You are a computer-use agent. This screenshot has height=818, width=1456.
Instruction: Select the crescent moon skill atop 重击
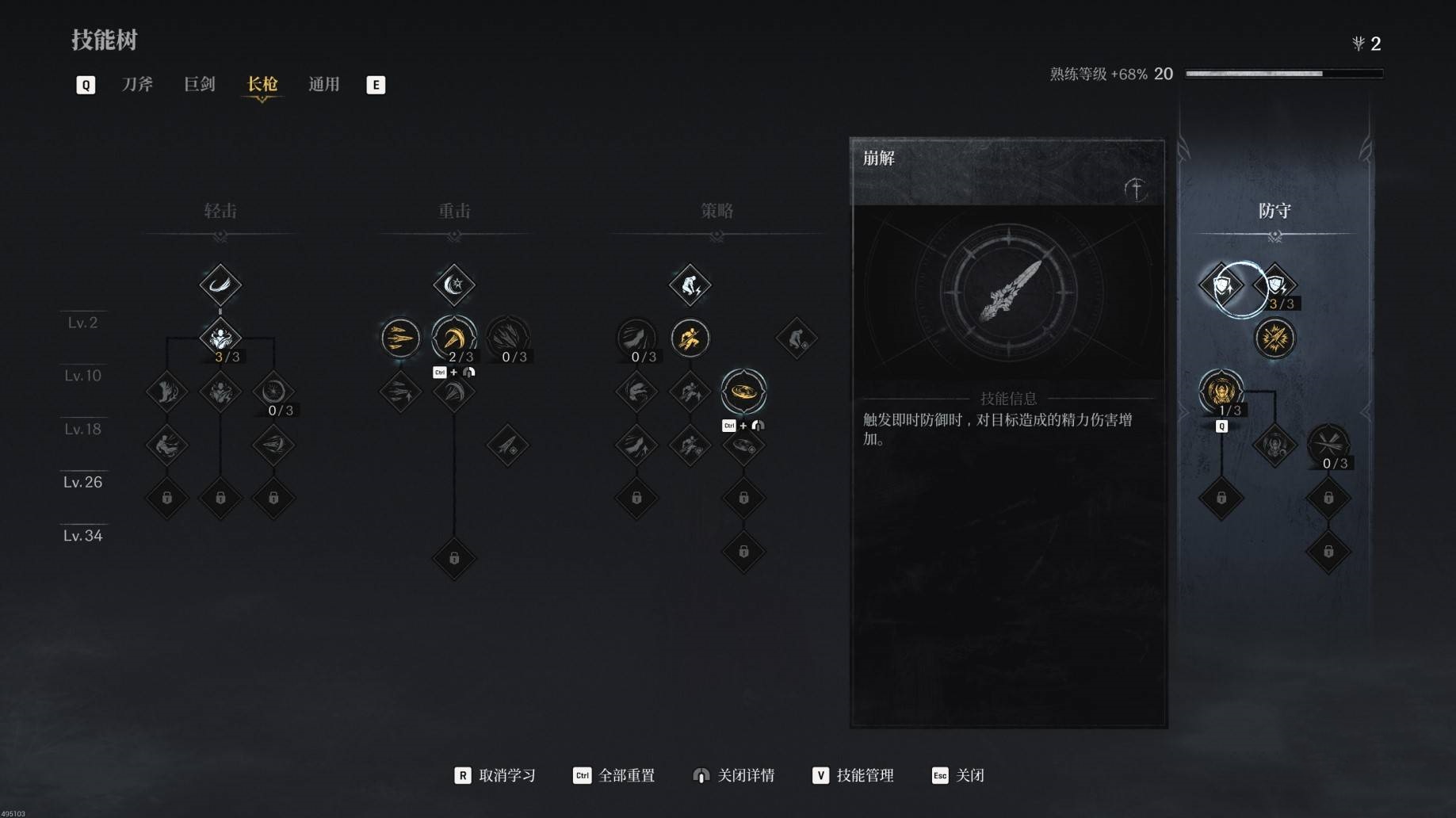point(453,285)
